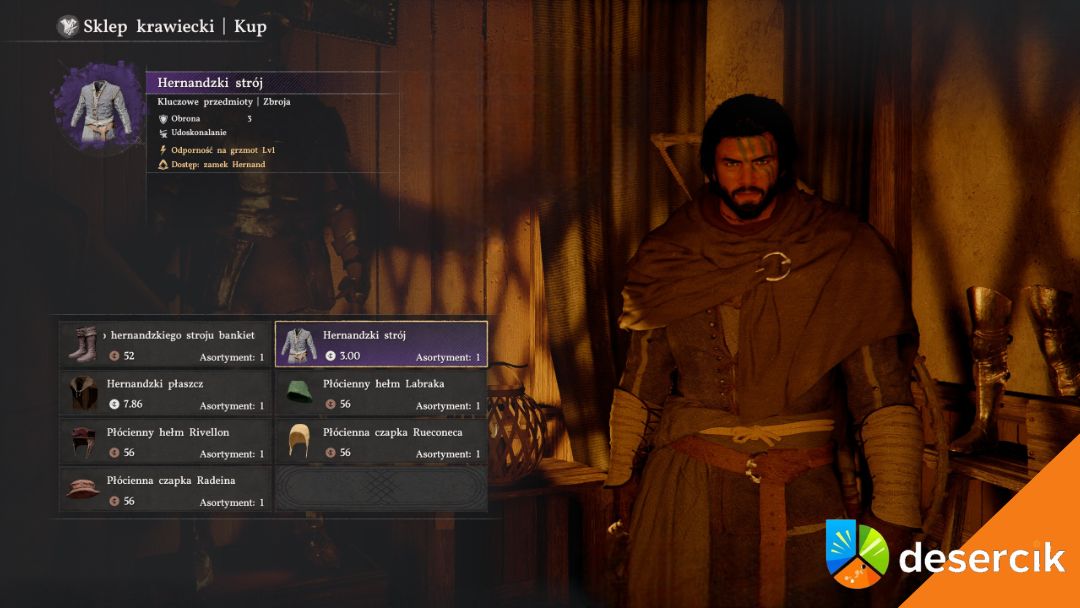This screenshot has width=1080, height=608.
Task: Select the Płócienny hełm Rivellon item
Action: (x=166, y=441)
